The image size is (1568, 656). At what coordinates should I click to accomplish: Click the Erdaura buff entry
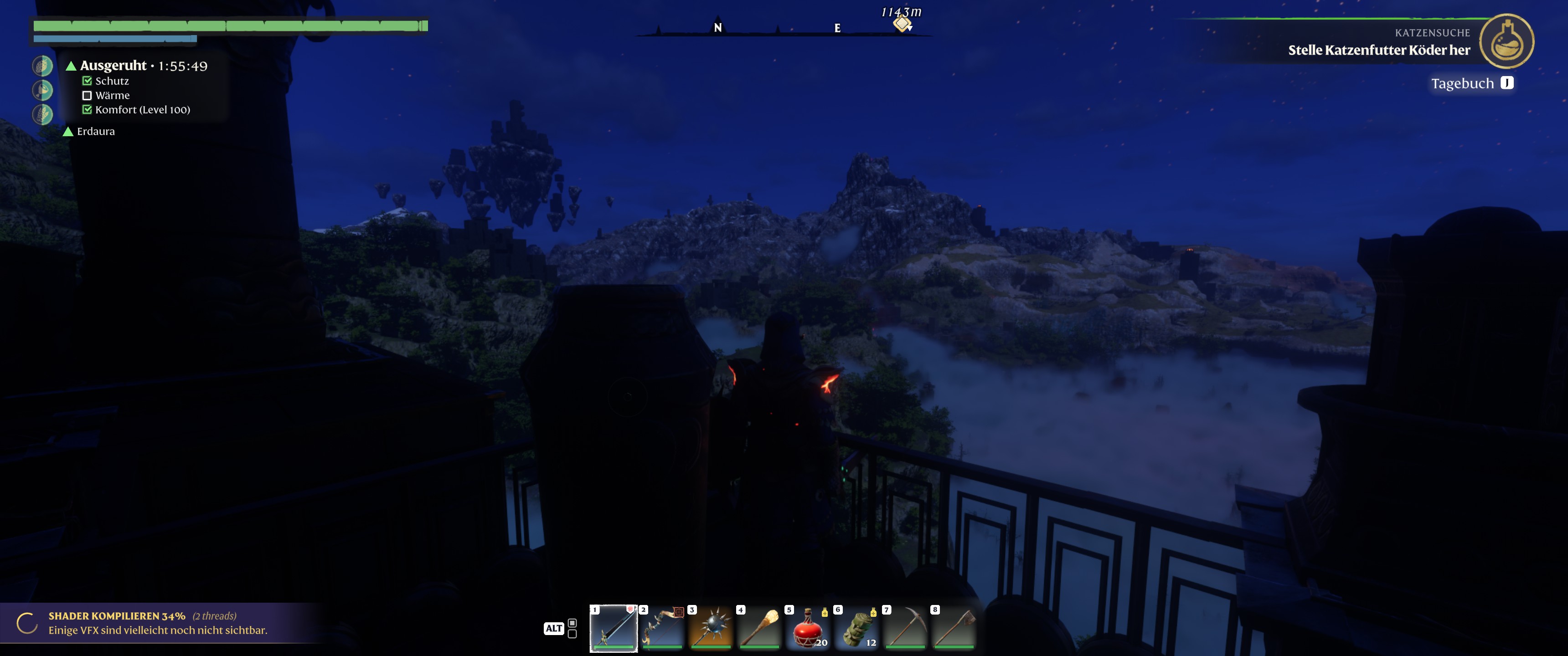point(95,132)
